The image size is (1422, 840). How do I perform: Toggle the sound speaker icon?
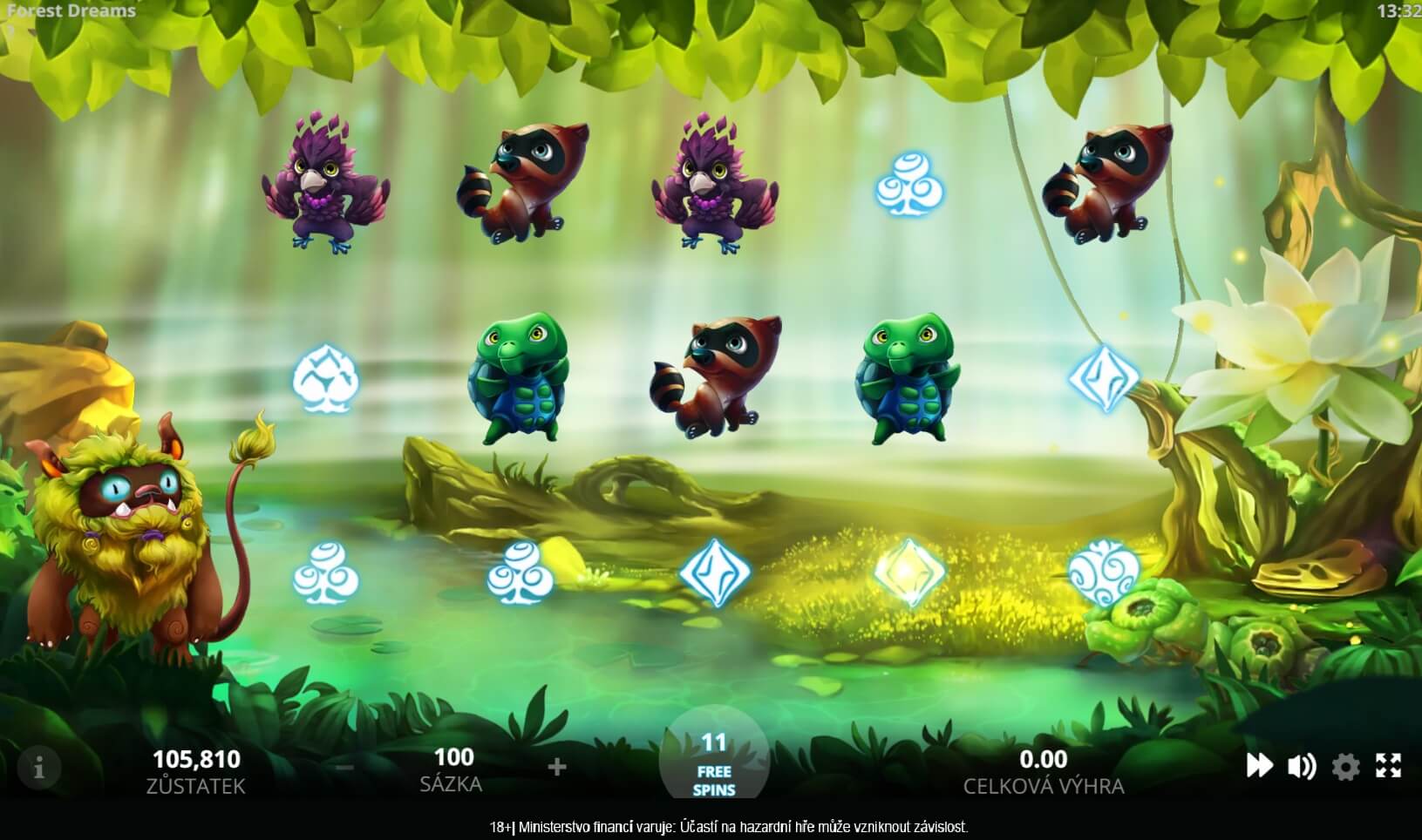(x=1302, y=766)
